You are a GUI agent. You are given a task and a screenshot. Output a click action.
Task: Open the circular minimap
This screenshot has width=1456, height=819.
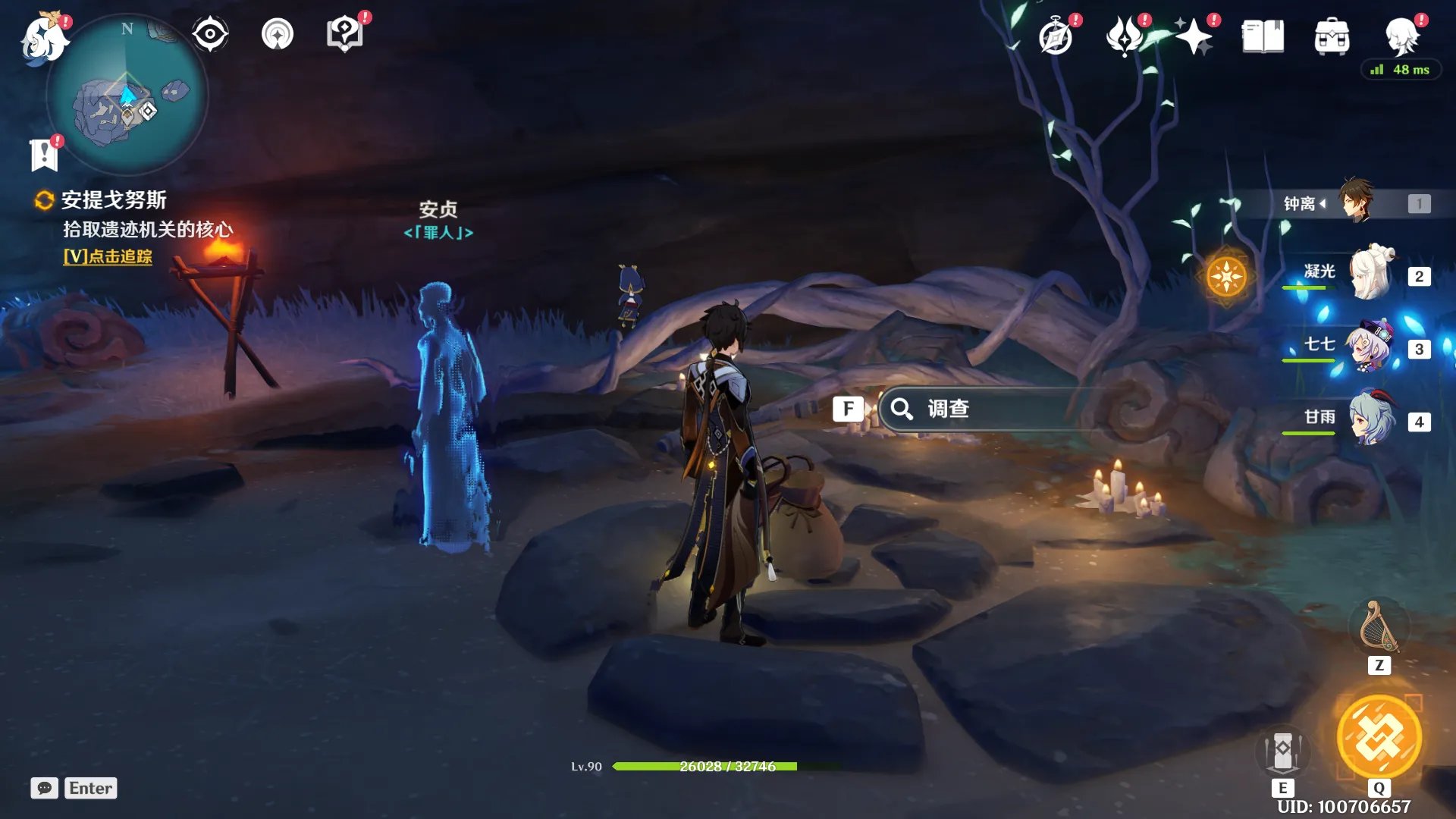pyautogui.click(x=127, y=96)
